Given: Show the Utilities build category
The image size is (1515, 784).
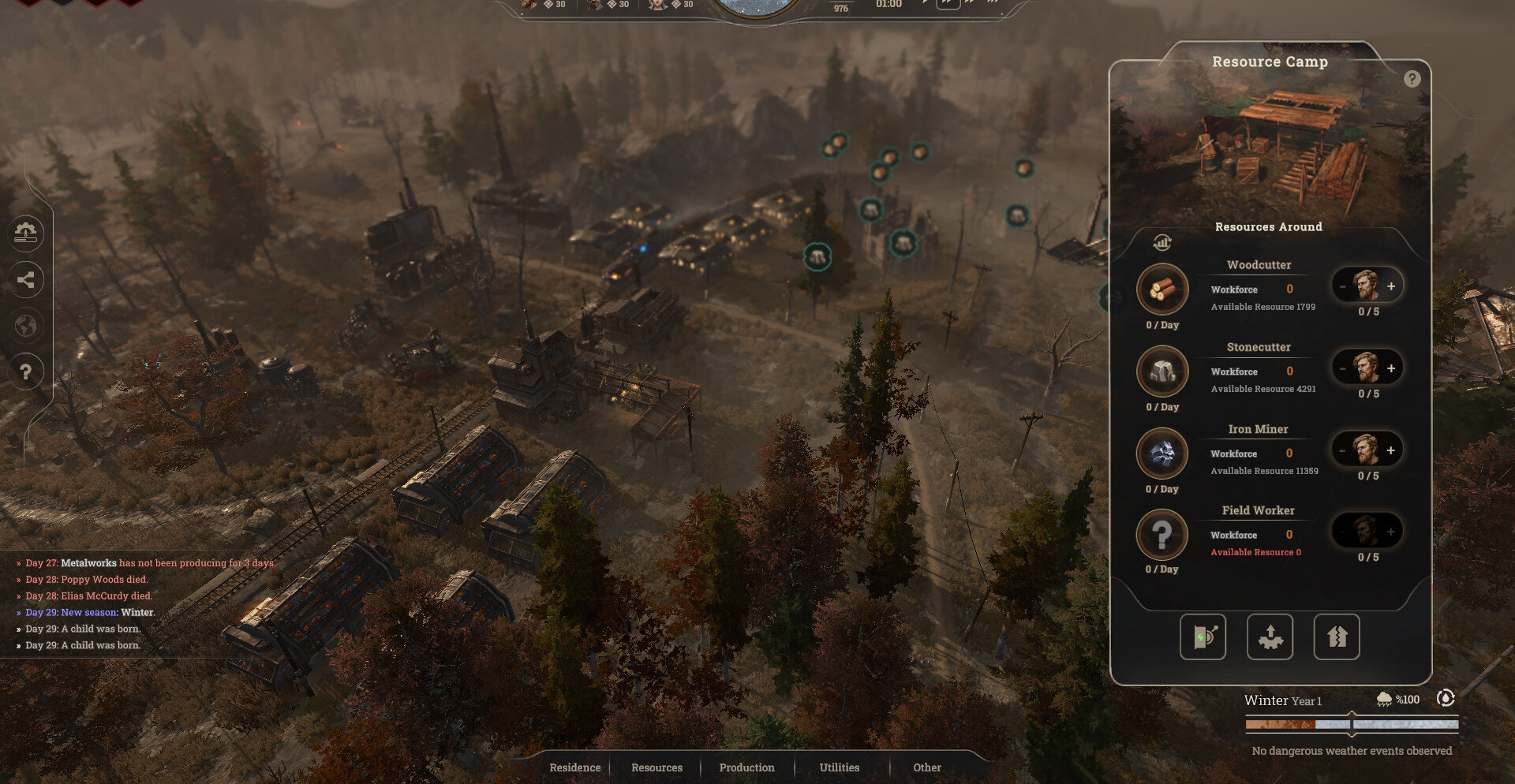Looking at the screenshot, I should click(x=840, y=767).
